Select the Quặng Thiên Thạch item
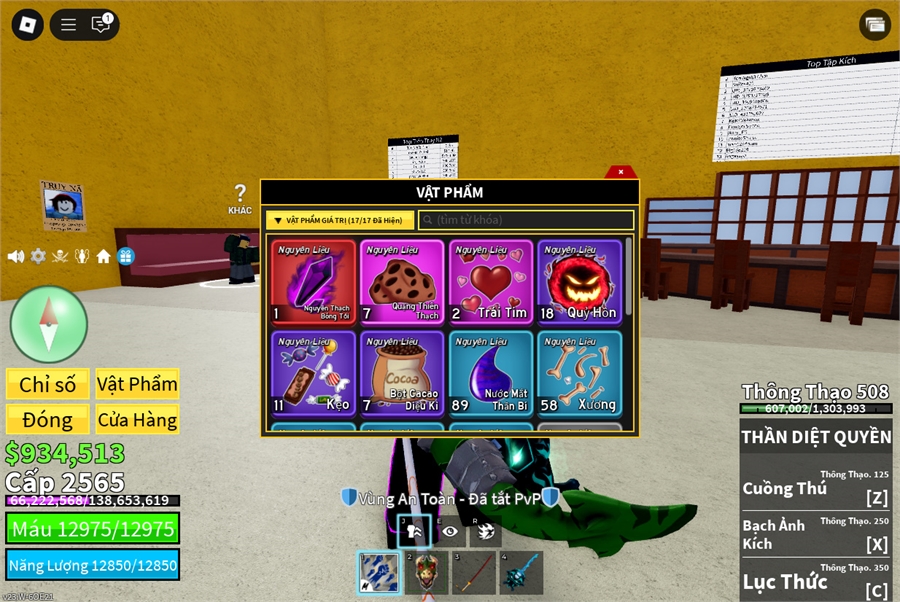 coord(402,282)
